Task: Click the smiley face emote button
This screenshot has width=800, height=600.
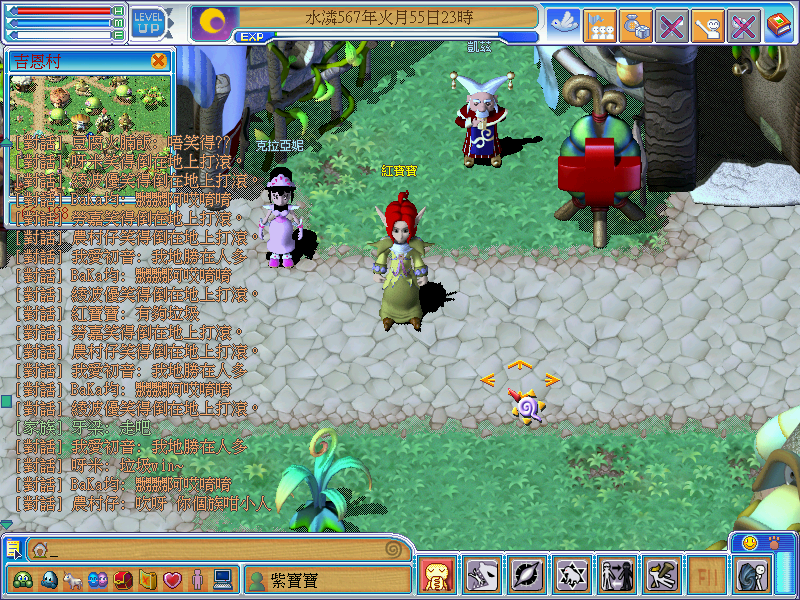Action: (x=749, y=542)
